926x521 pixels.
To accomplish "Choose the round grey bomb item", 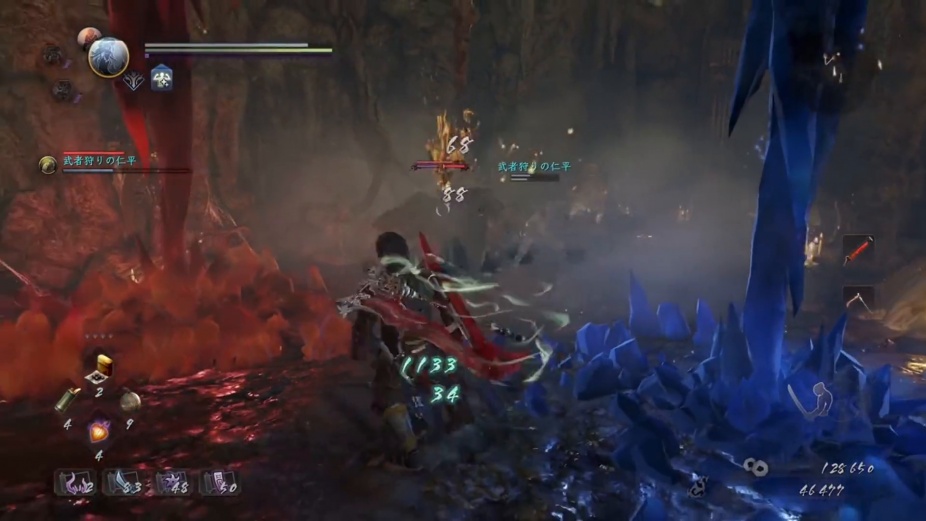I will 130,401.
